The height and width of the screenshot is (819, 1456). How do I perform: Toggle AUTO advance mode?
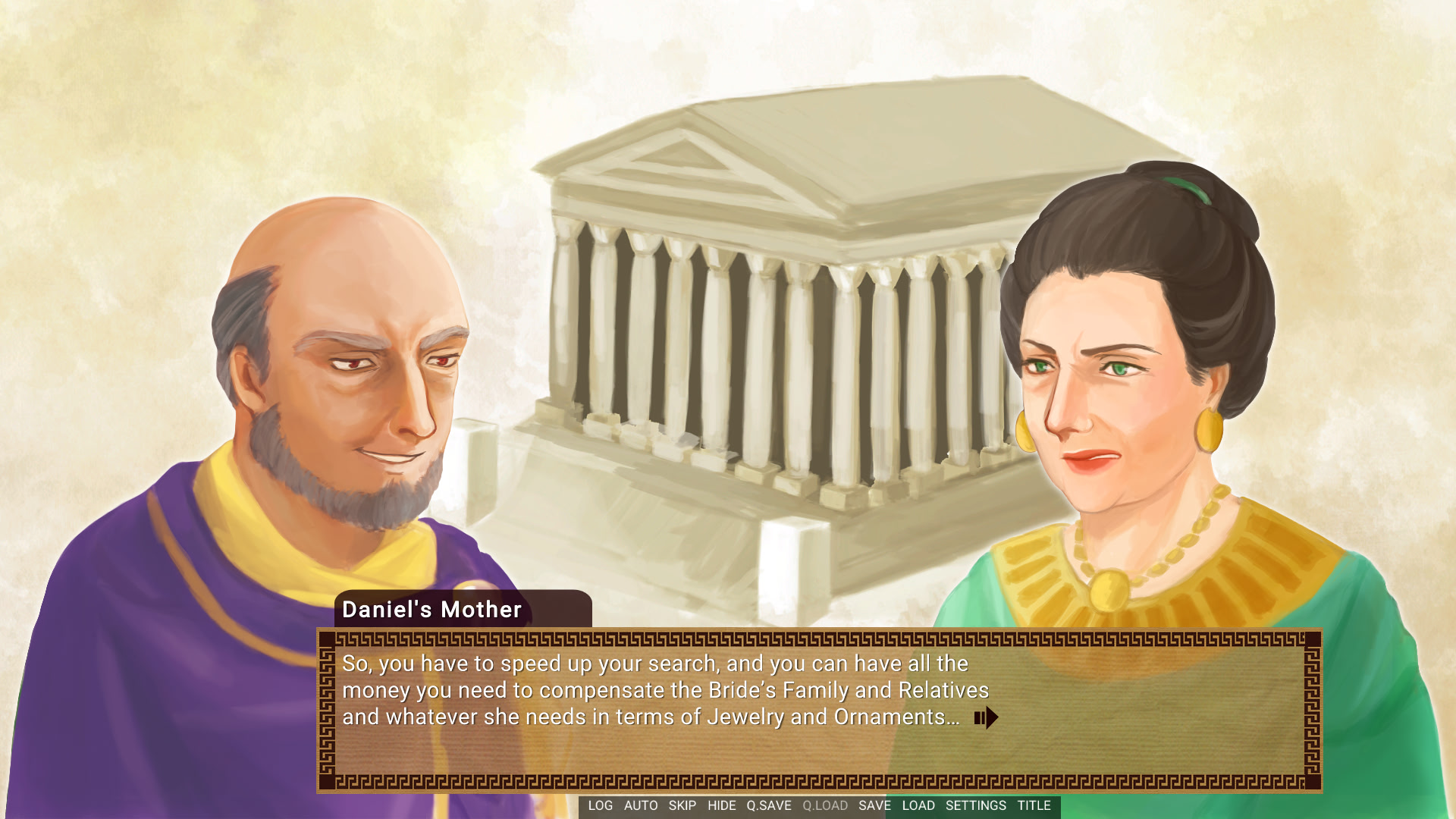tap(641, 806)
